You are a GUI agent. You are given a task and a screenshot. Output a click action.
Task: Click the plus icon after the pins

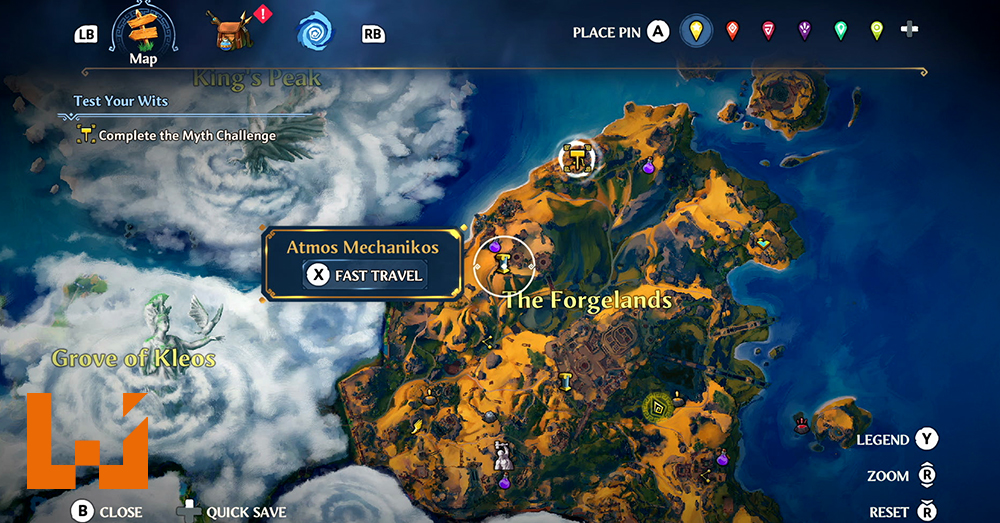(x=909, y=30)
